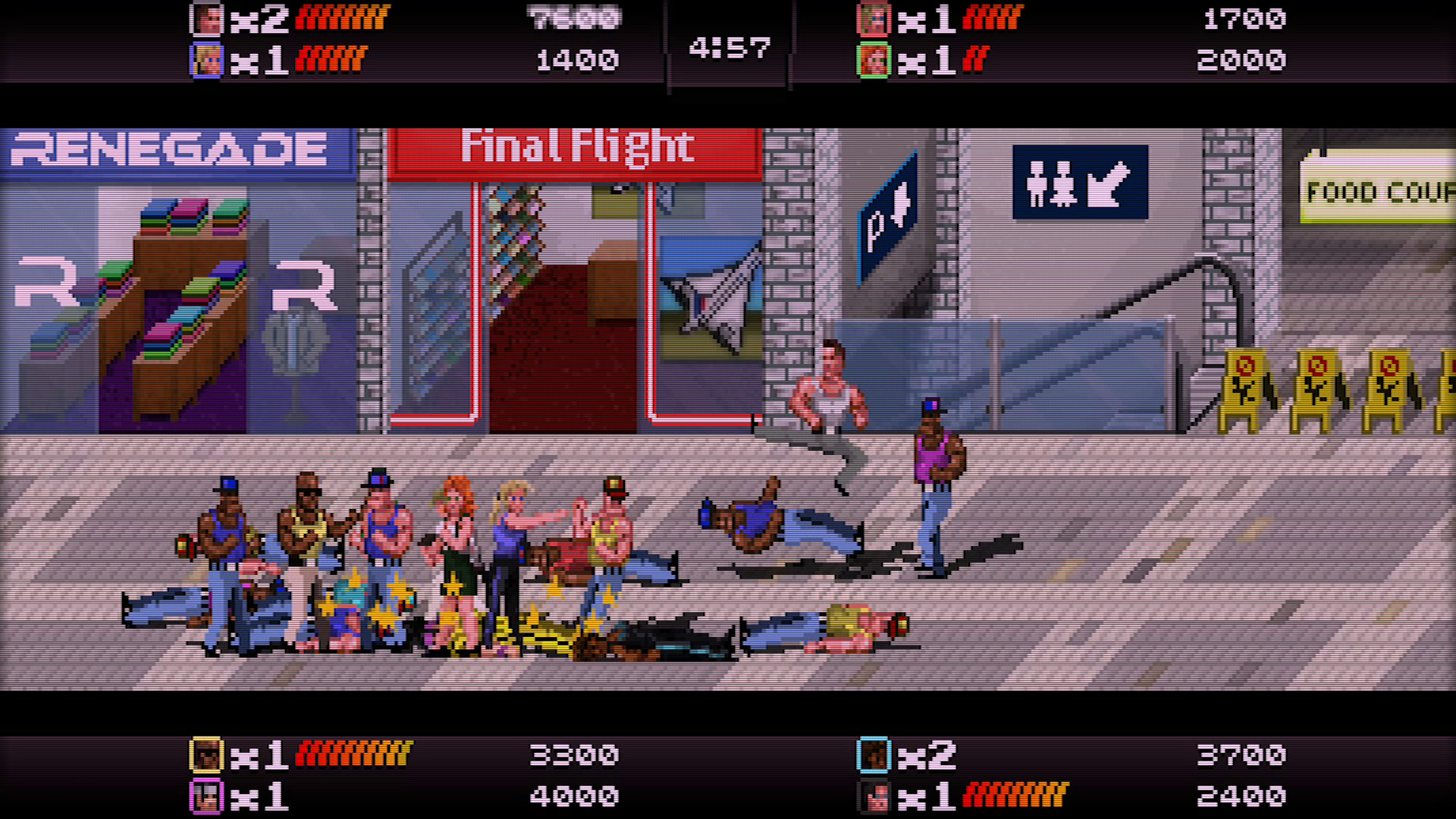Pick the red-framed player portrait

point(873,19)
